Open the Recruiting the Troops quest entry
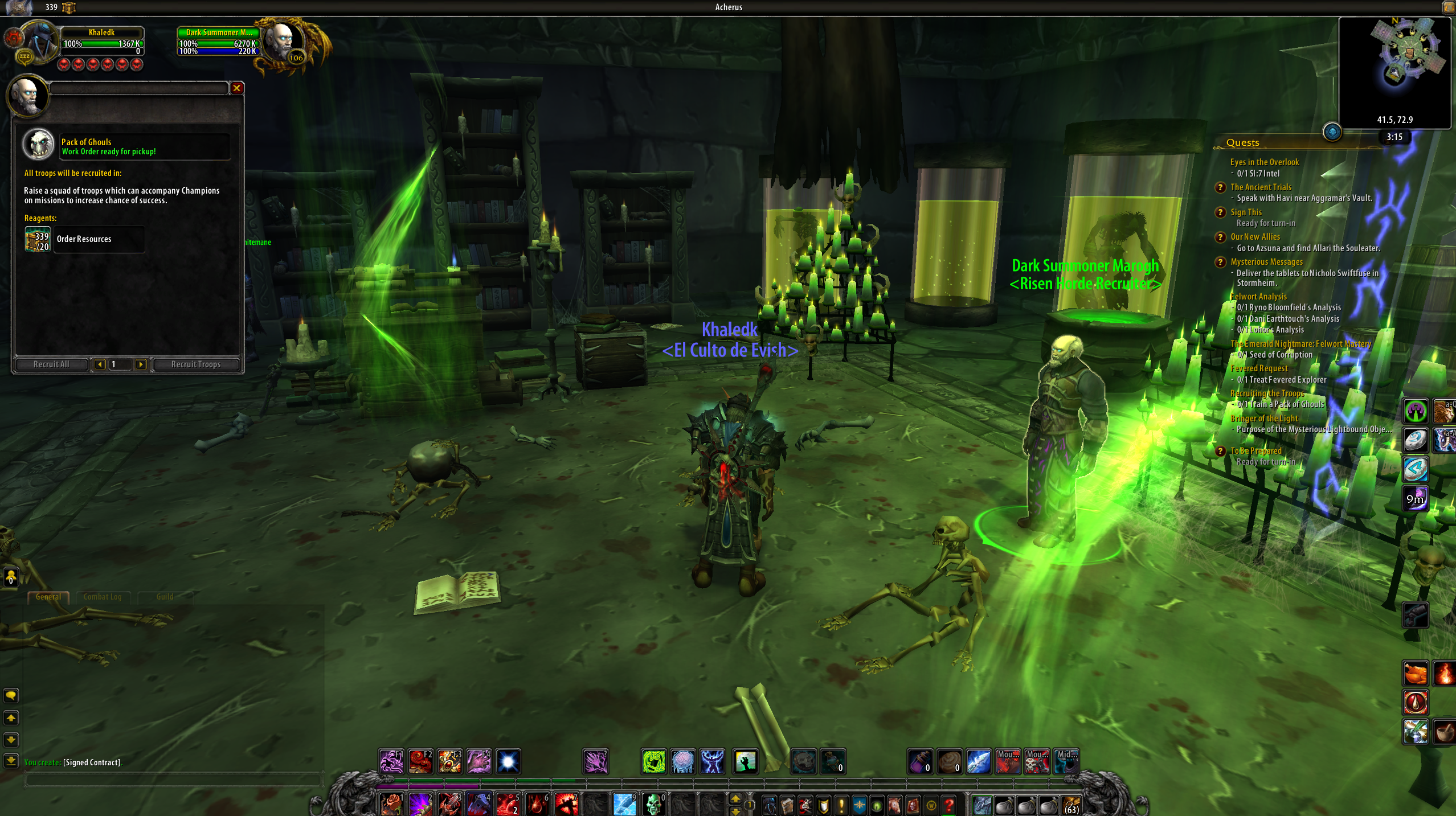The width and height of the screenshot is (1456, 816). click(x=1267, y=393)
